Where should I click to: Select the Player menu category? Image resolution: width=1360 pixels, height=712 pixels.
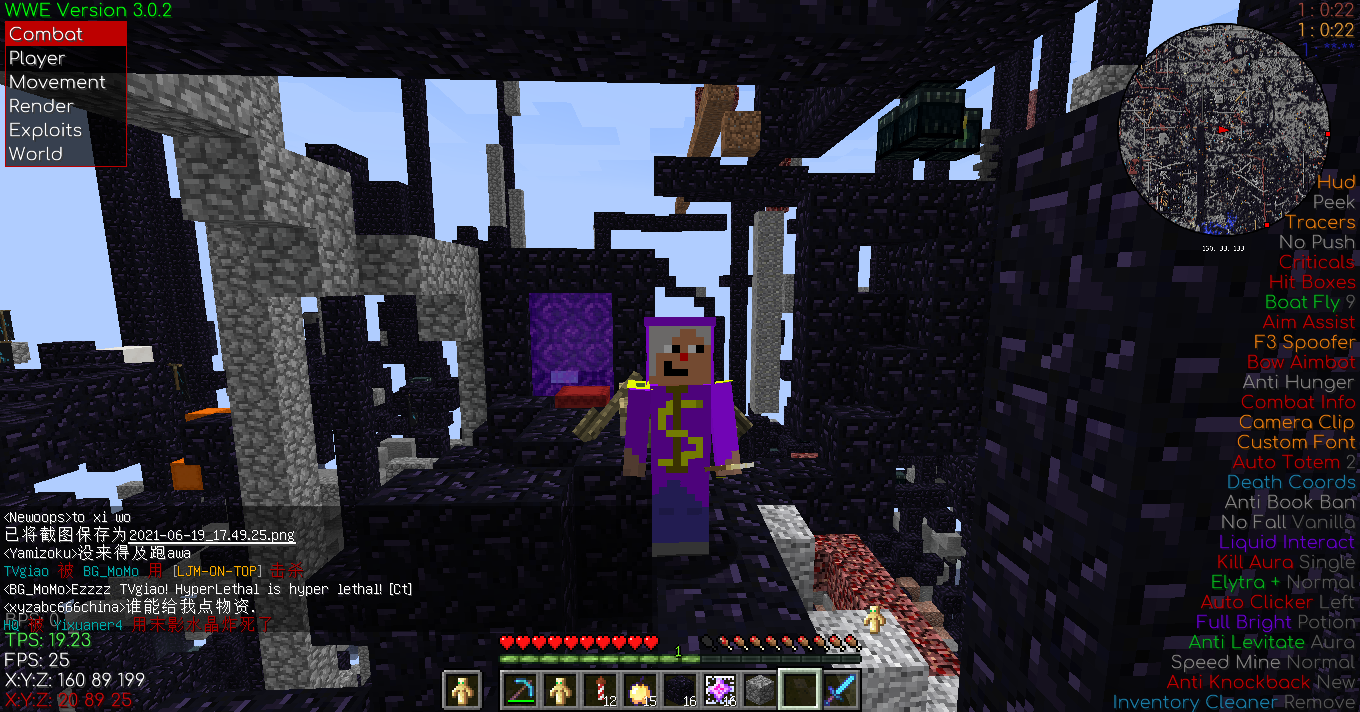(66, 58)
